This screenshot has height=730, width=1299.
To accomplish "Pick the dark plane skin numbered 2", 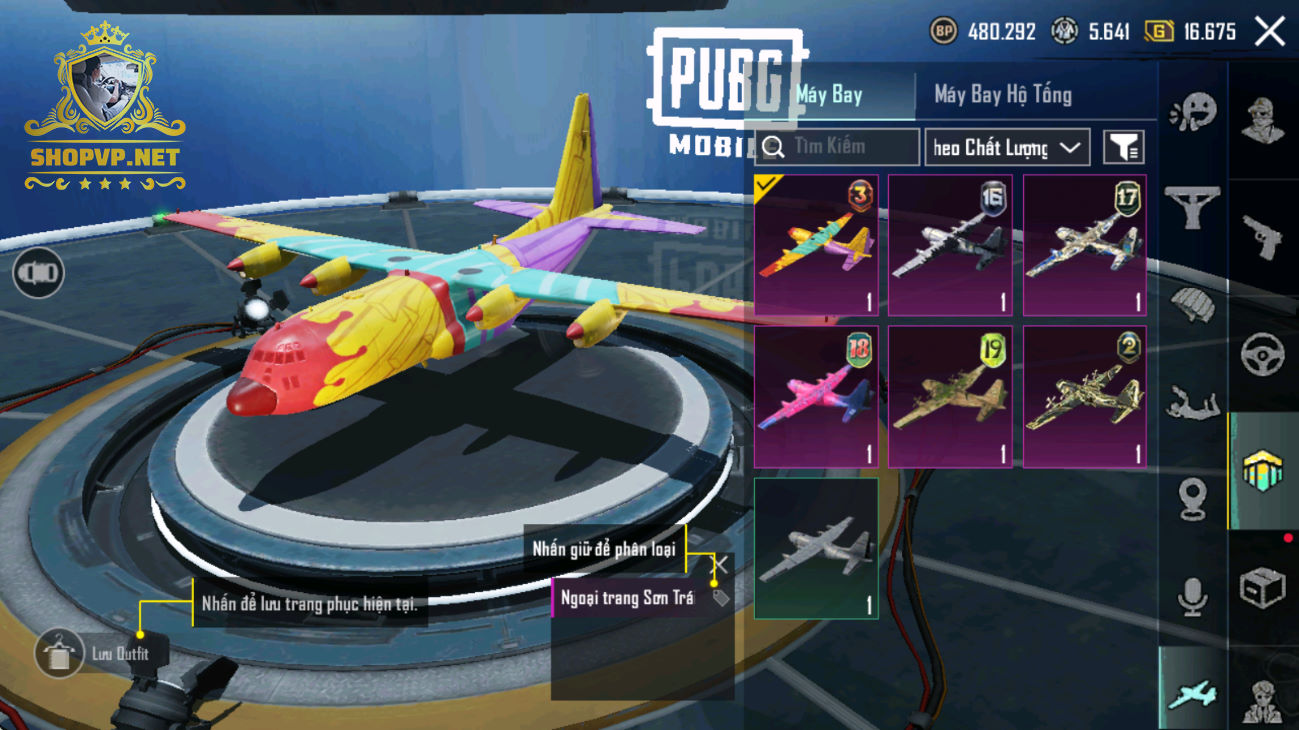I will (x=1085, y=397).
